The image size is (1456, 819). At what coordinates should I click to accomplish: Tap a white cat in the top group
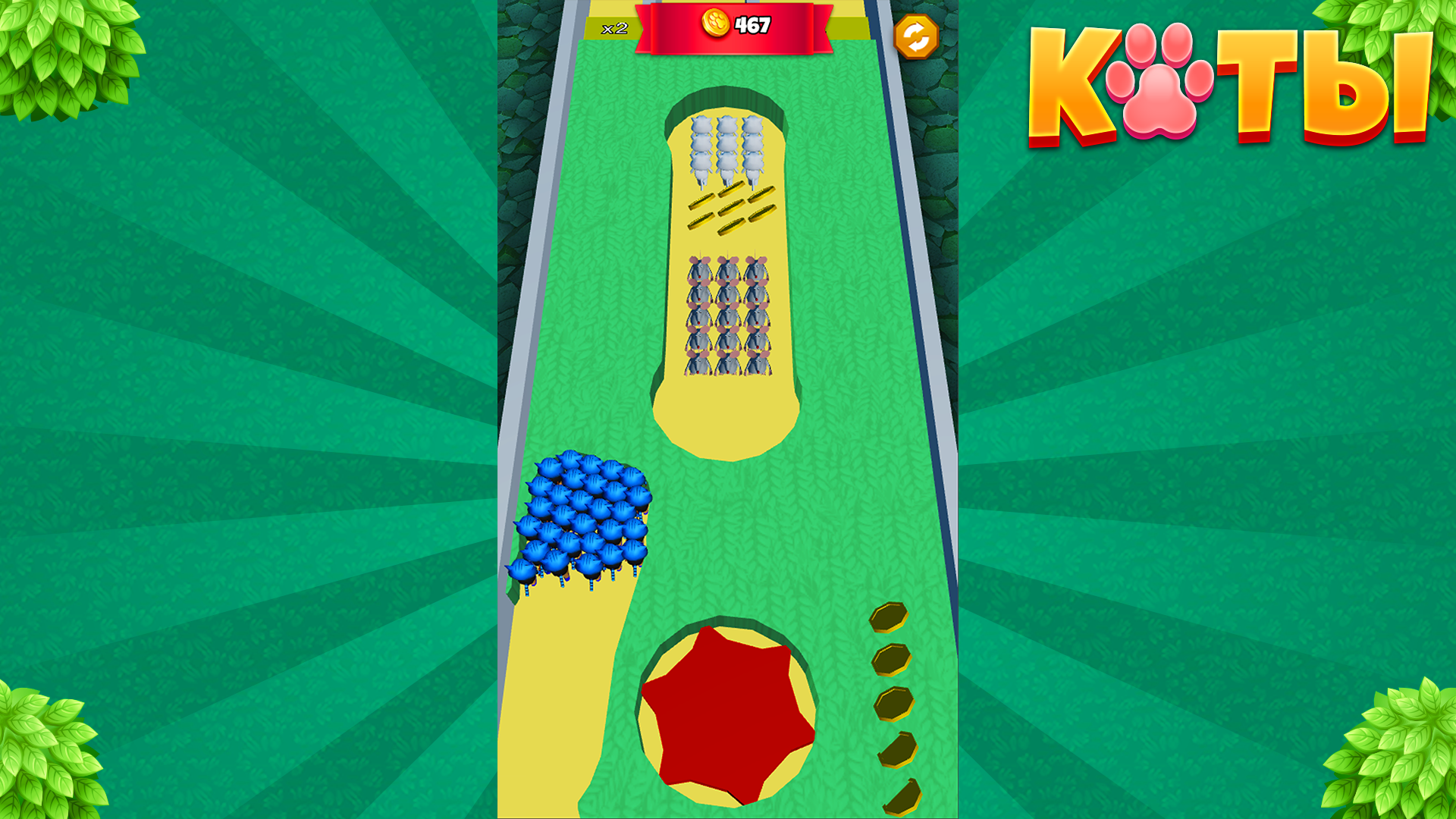pos(728,144)
